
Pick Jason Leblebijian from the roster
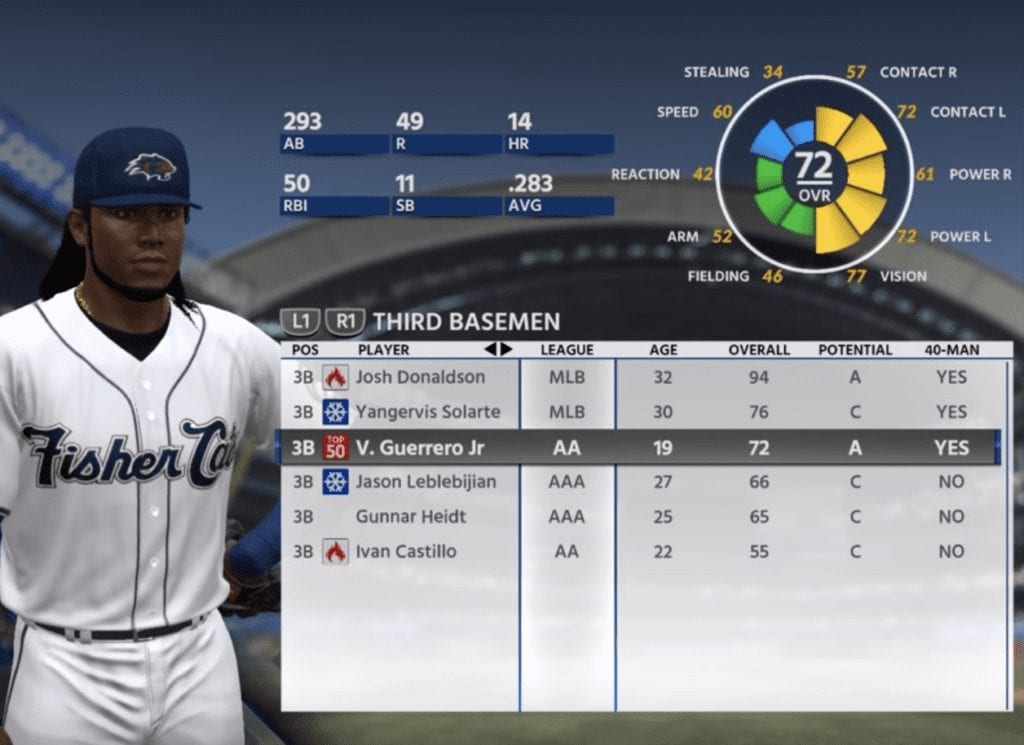[x=426, y=482]
